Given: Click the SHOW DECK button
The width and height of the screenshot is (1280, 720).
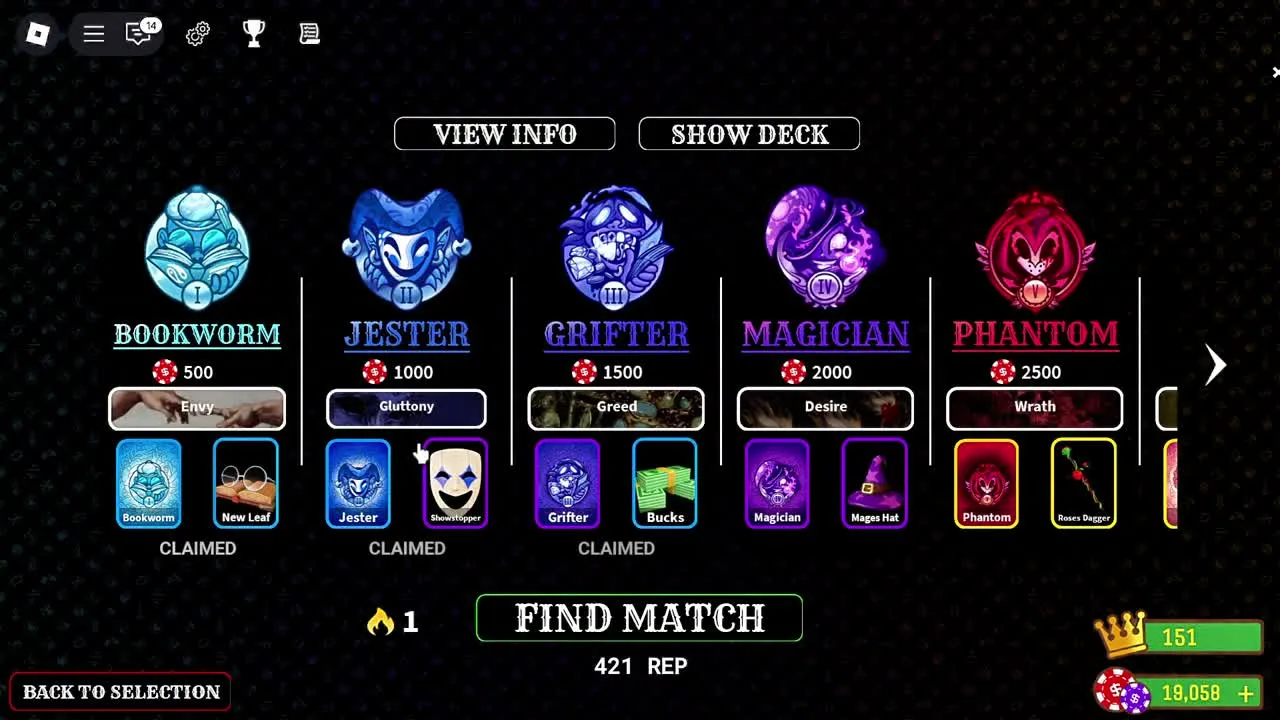Looking at the screenshot, I should coord(749,134).
